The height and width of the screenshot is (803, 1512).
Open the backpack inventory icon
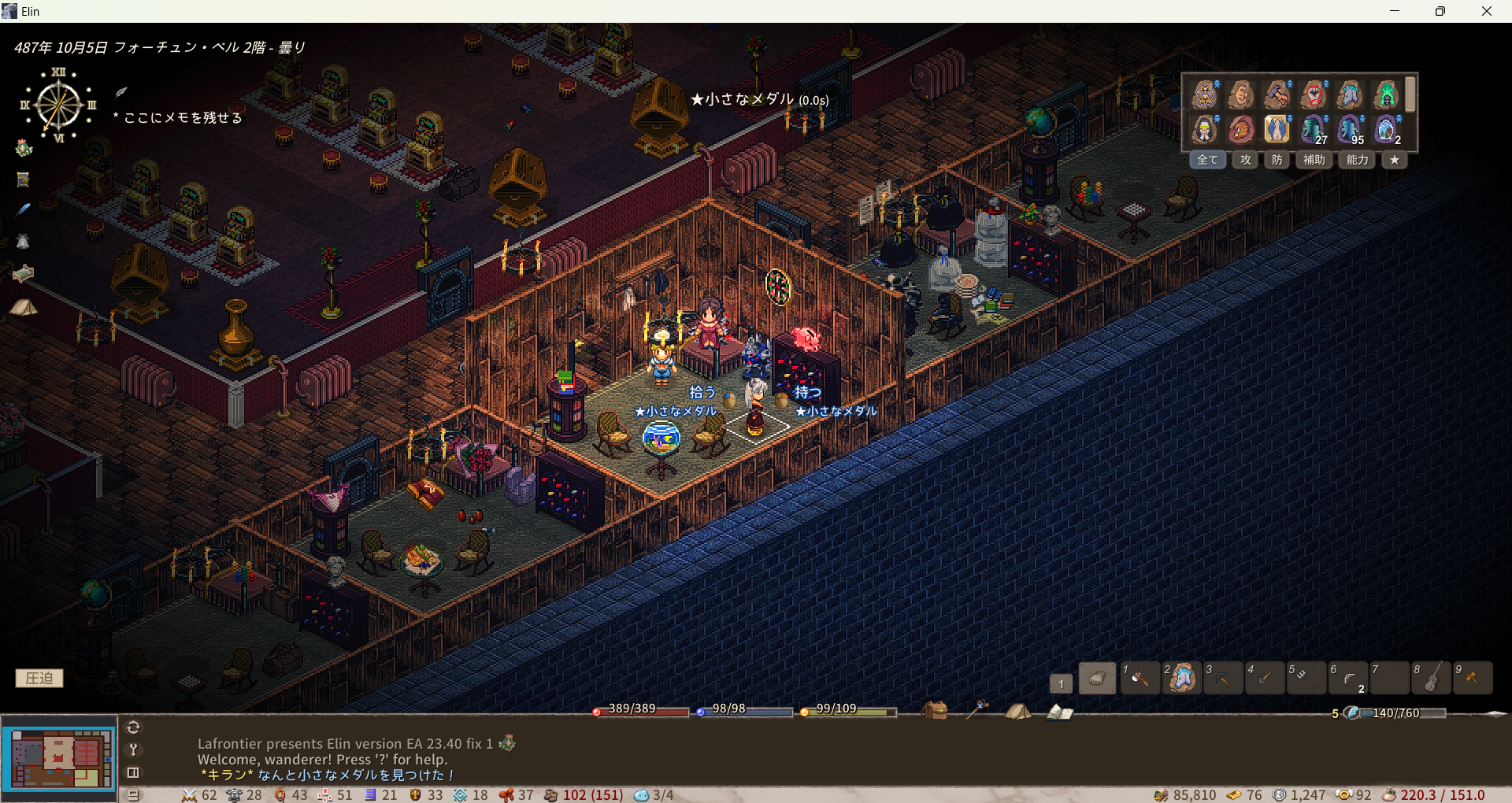[935, 711]
